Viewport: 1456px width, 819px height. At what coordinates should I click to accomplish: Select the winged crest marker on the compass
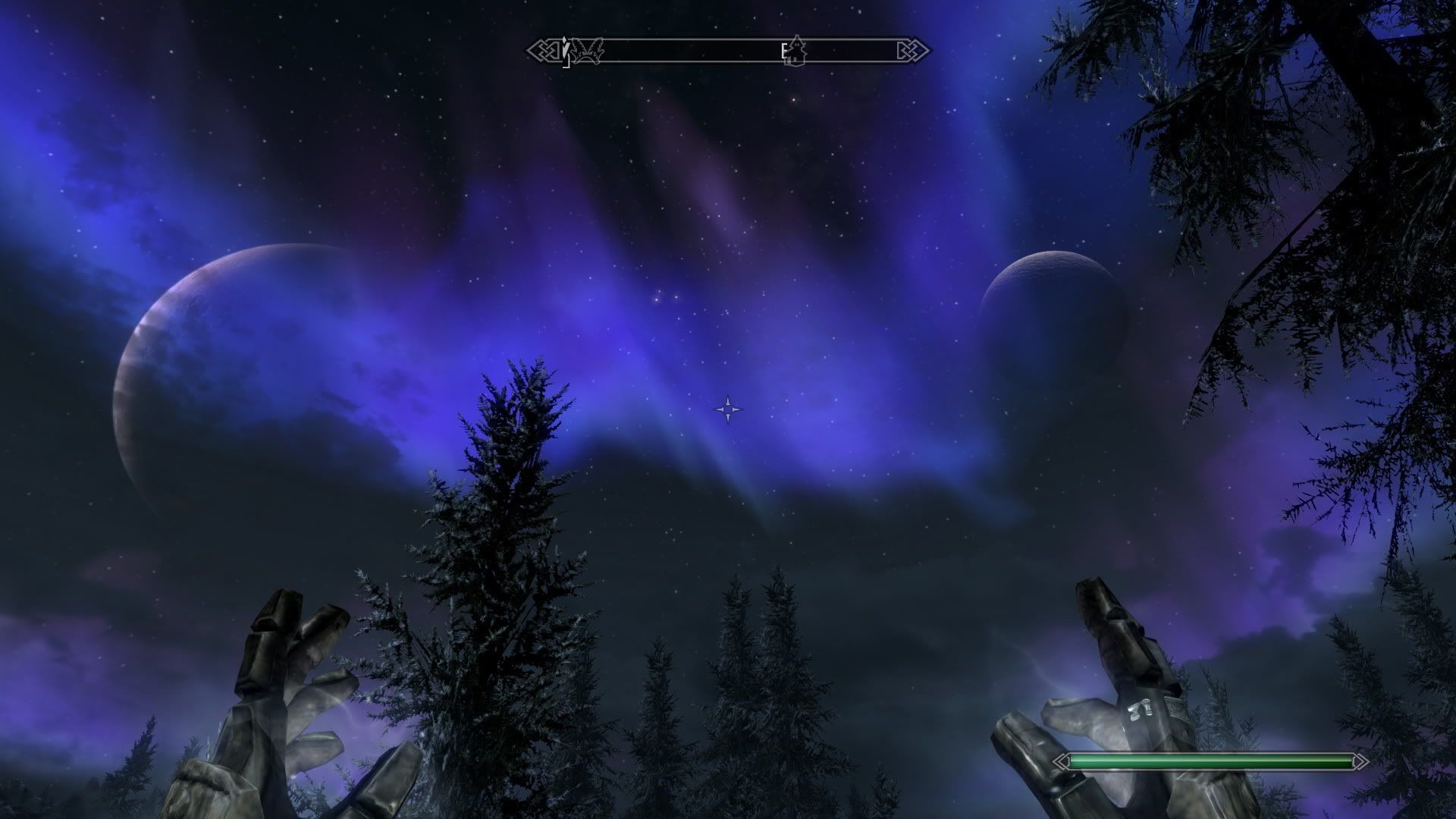coord(586,52)
